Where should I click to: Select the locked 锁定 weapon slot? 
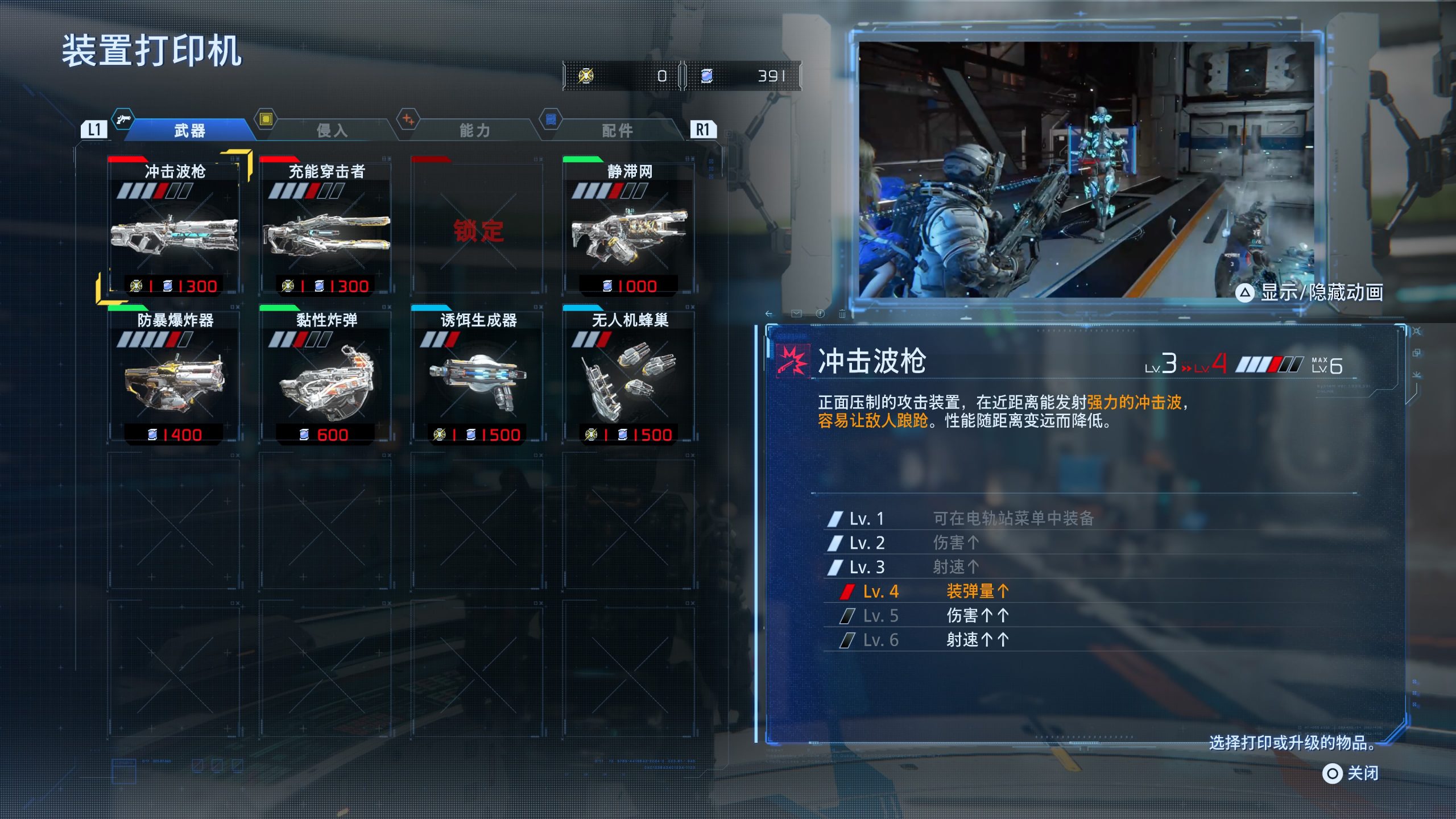tap(478, 227)
